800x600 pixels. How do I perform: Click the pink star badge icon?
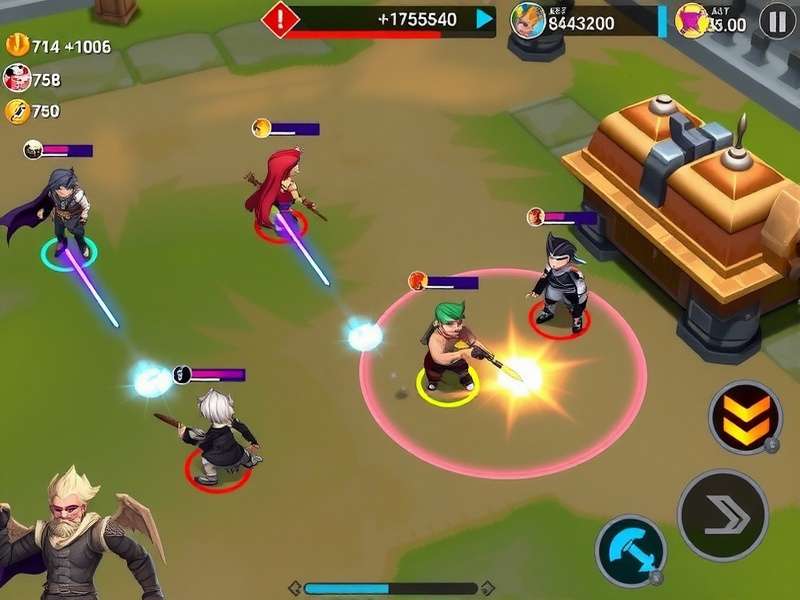tap(691, 20)
